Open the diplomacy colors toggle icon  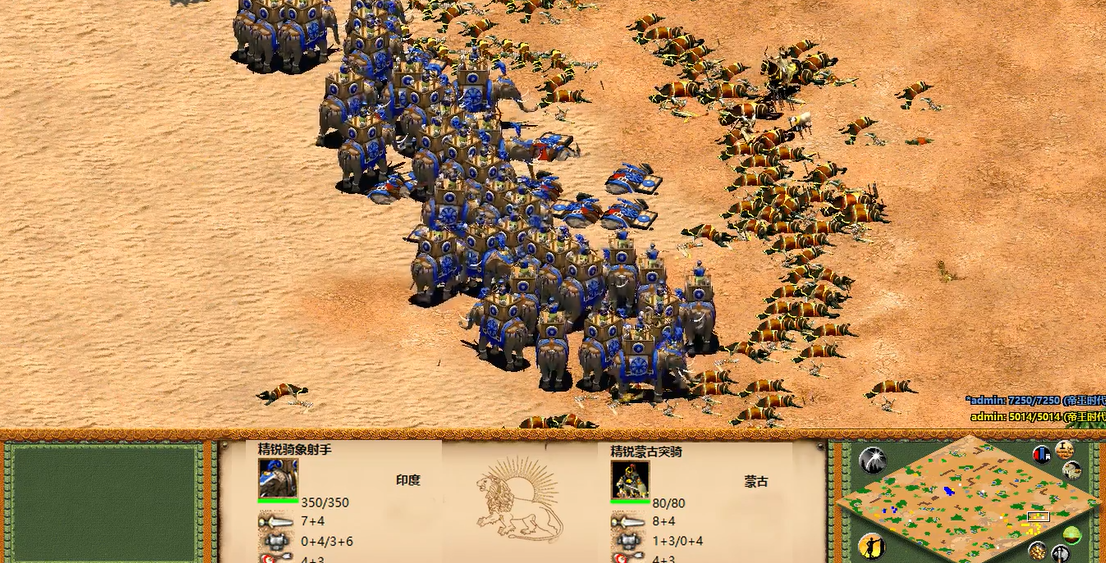tap(1042, 454)
